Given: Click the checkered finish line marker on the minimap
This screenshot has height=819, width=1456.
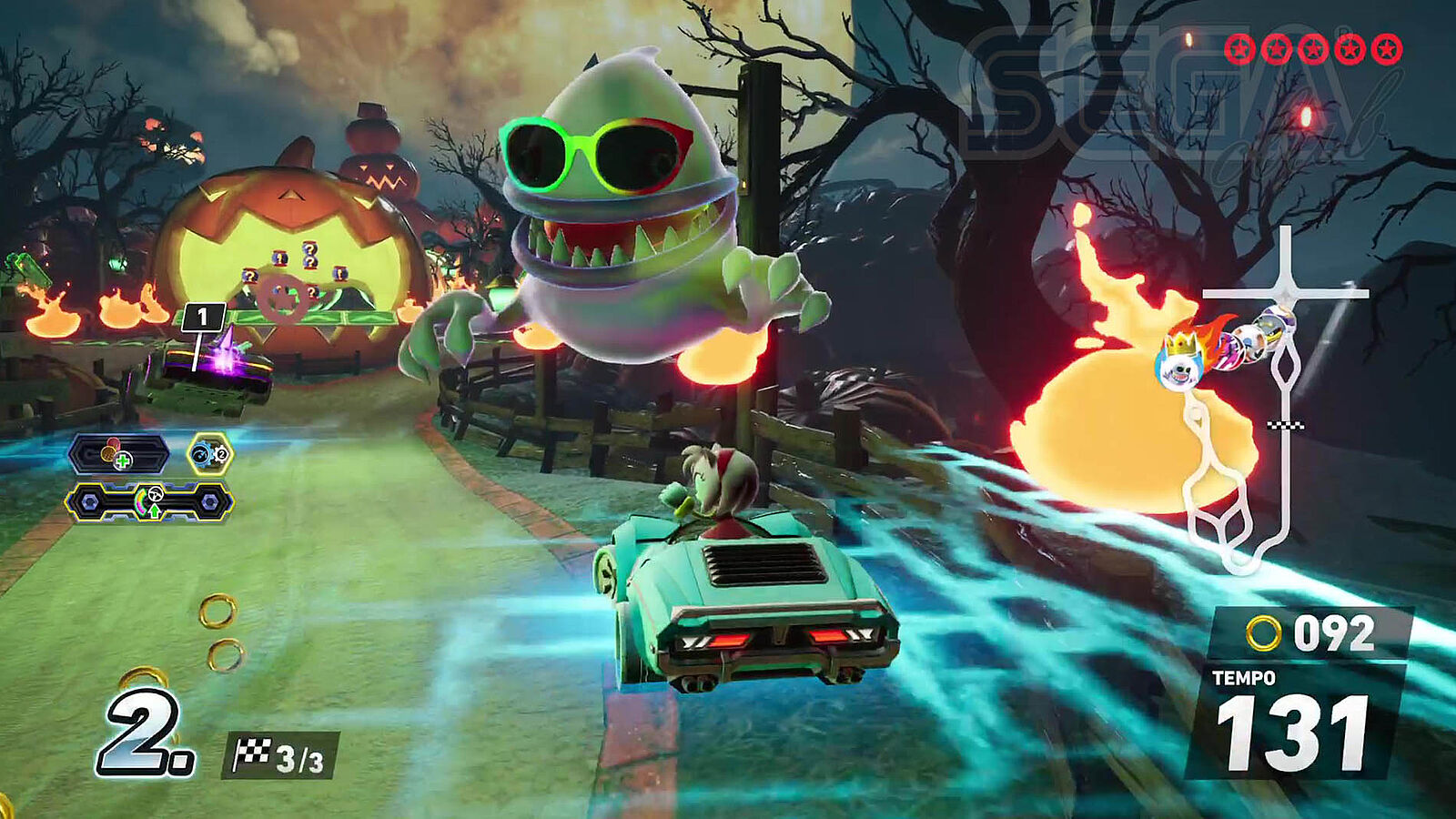Looking at the screenshot, I should (1286, 425).
